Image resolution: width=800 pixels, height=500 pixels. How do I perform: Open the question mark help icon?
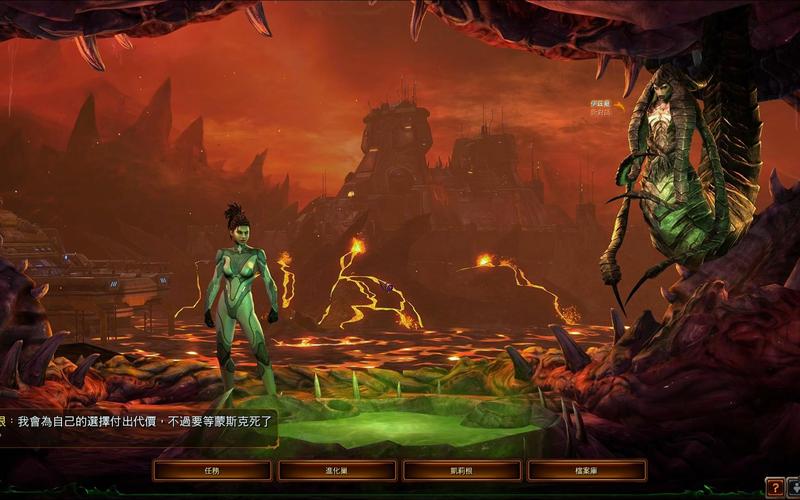click(774, 487)
